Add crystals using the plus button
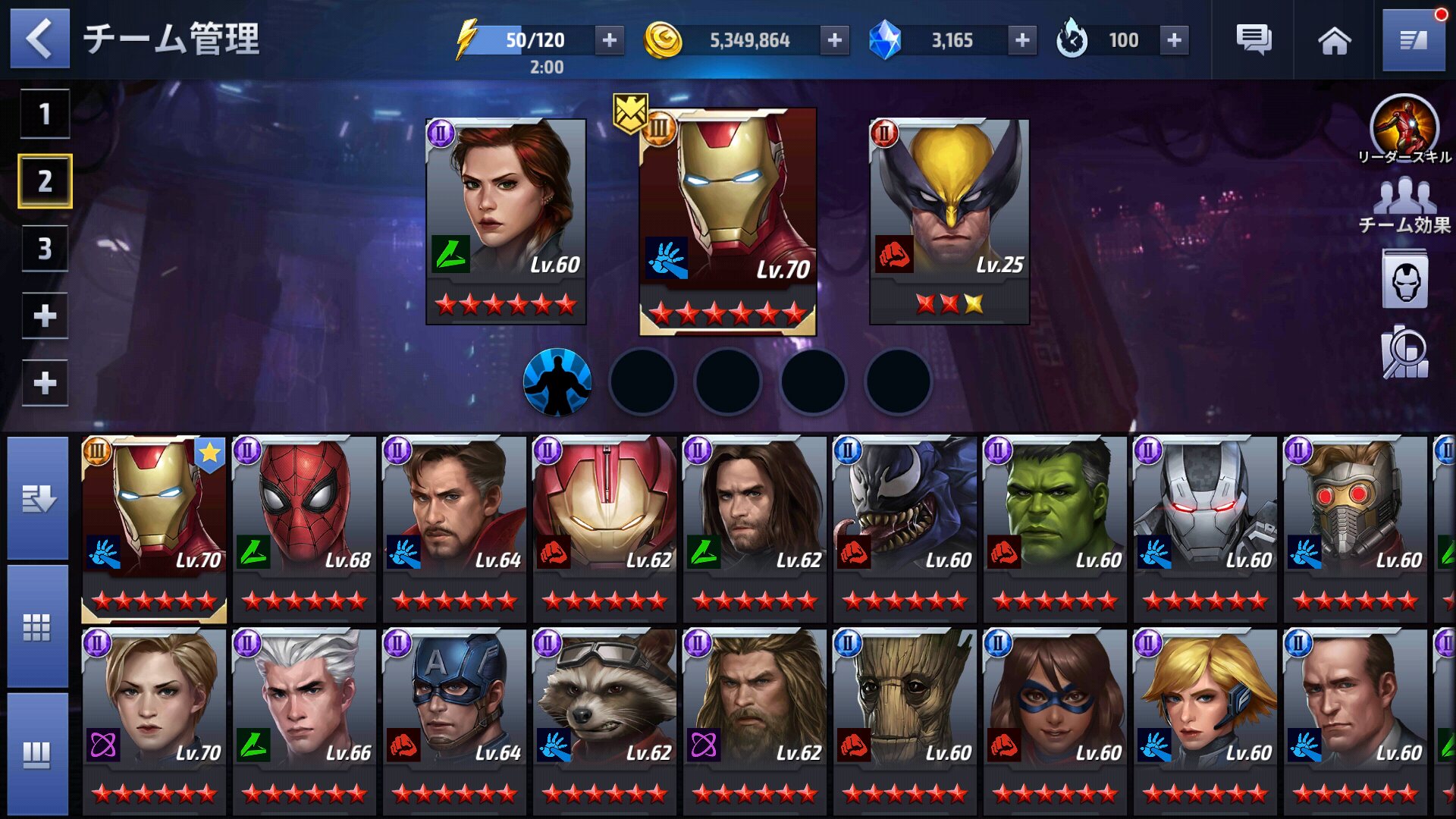This screenshot has width=1456, height=819. click(x=1022, y=40)
